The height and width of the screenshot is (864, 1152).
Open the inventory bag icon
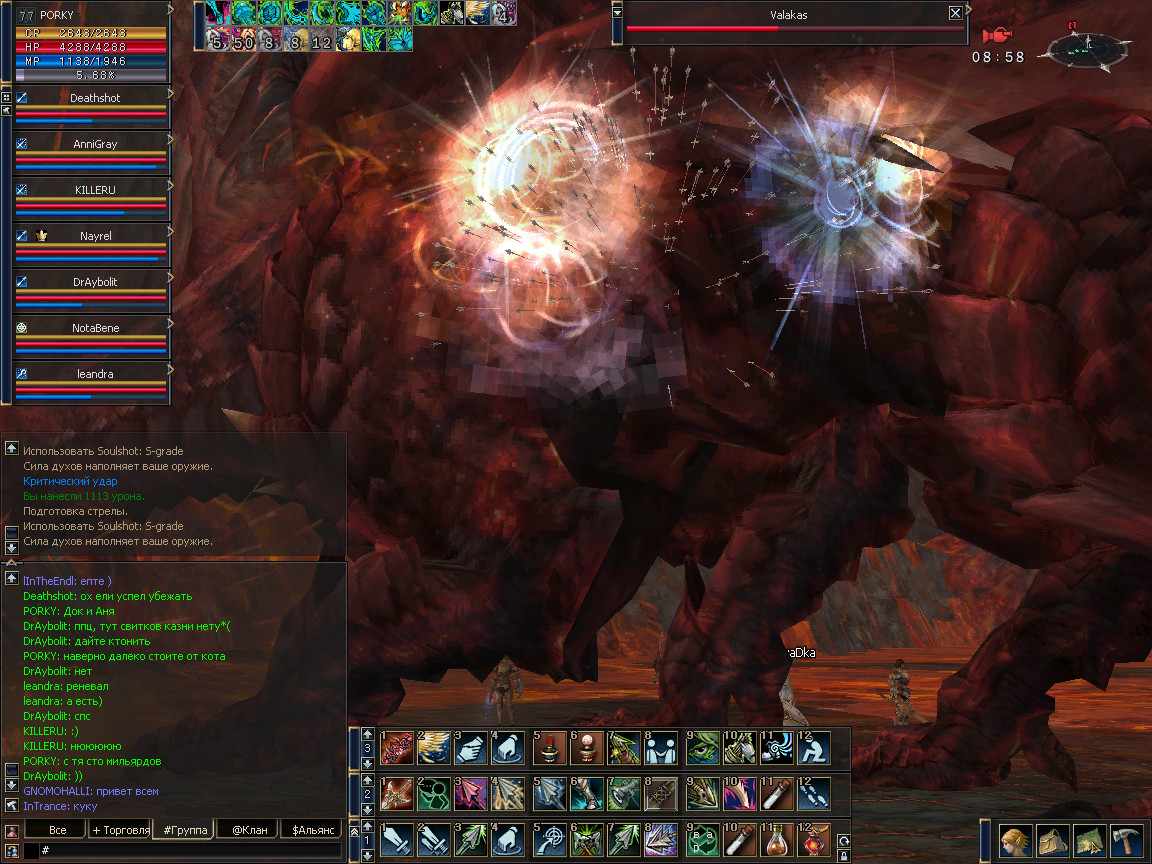click(x=1053, y=840)
